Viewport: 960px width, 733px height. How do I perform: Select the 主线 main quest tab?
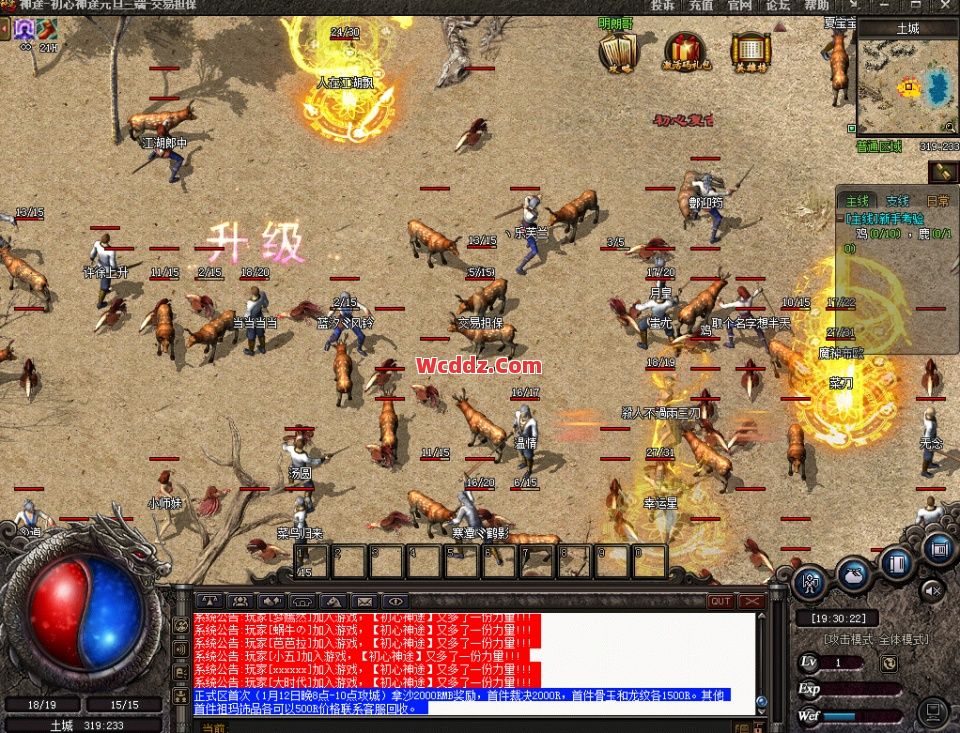coord(857,201)
